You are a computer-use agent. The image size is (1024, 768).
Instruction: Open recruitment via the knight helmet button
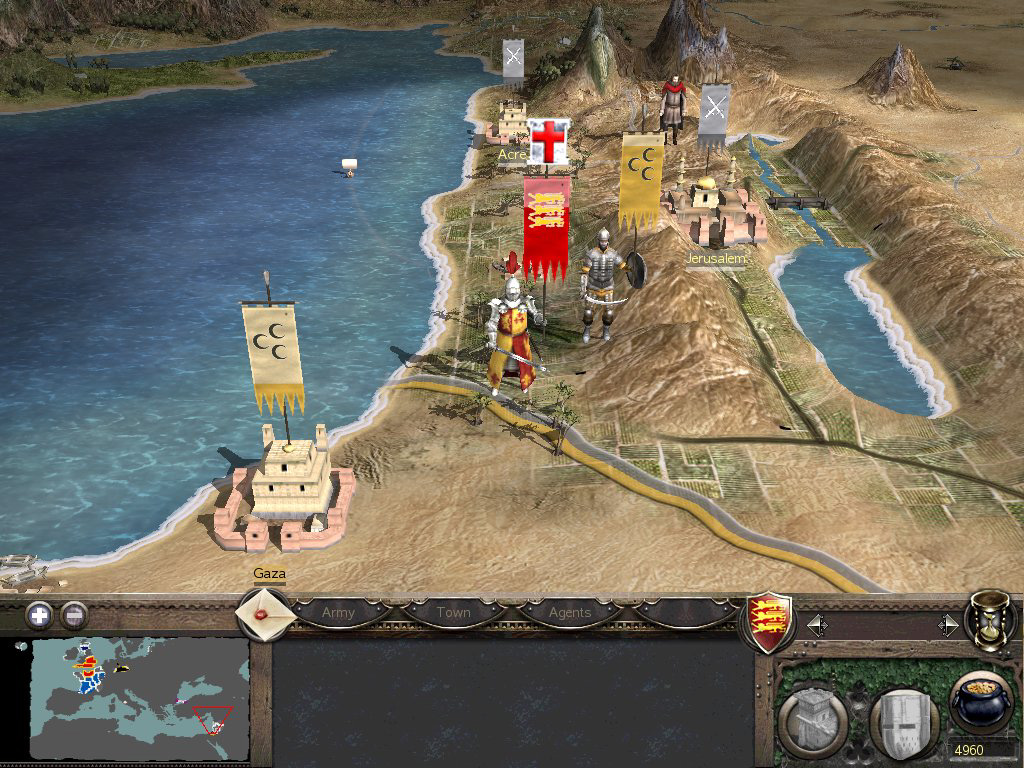coord(900,719)
